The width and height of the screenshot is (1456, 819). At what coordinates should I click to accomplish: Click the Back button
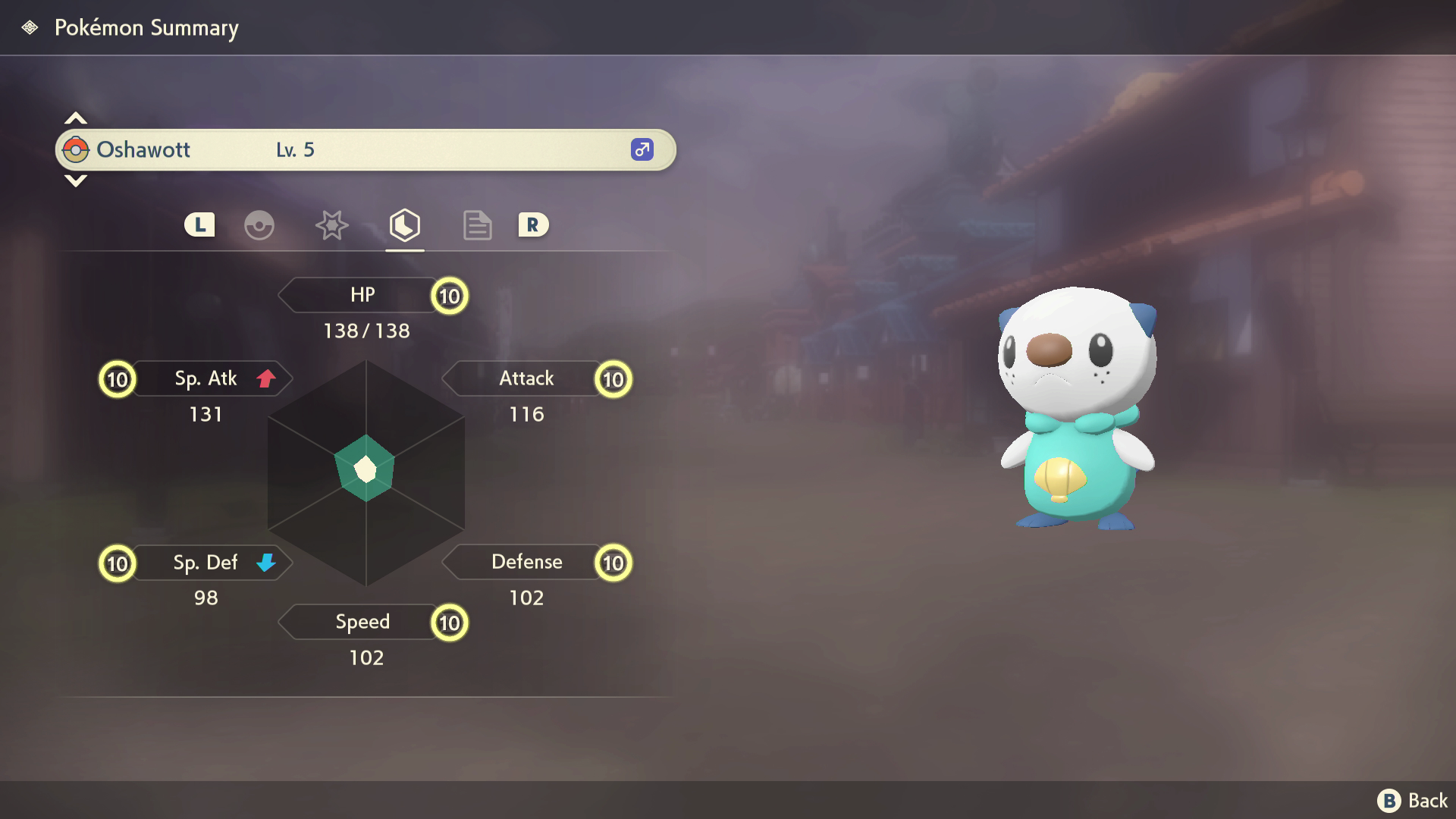(x=1413, y=801)
